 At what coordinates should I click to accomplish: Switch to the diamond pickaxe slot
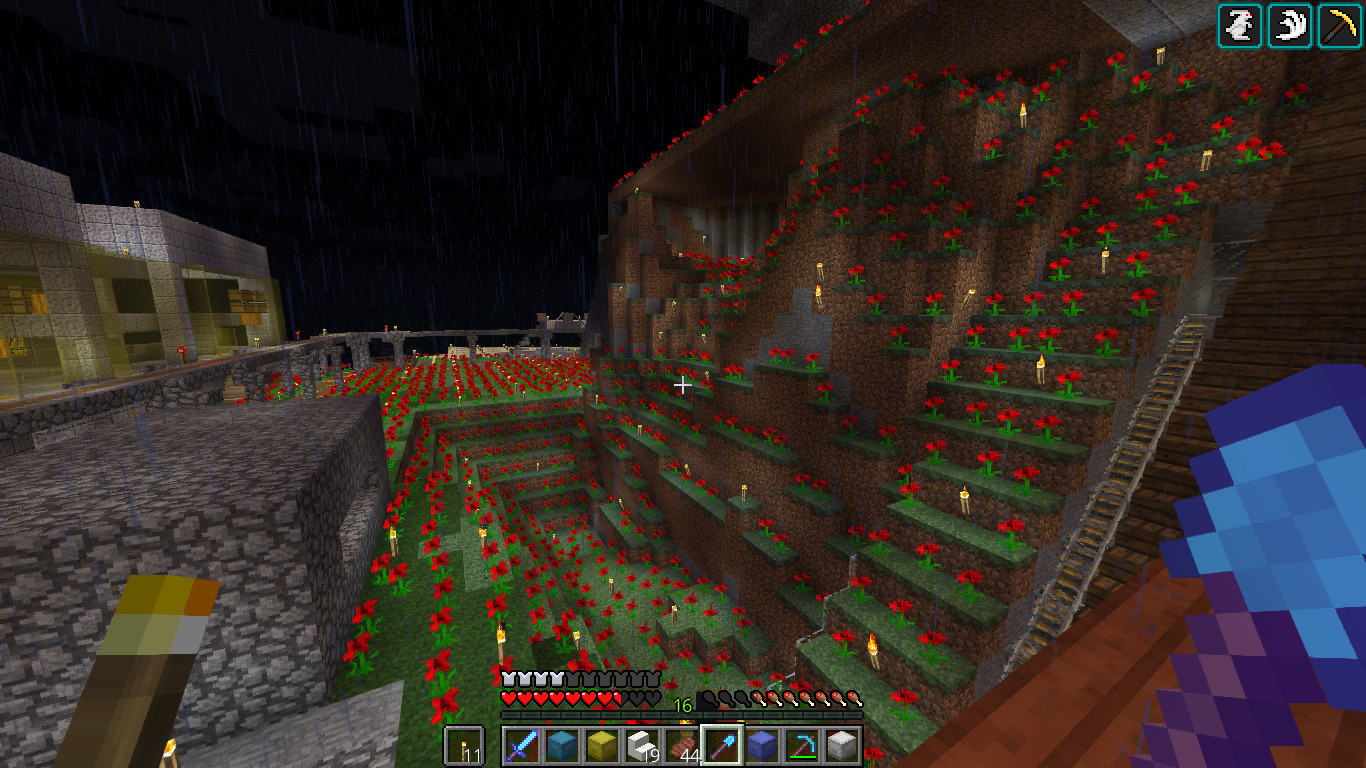click(801, 746)
